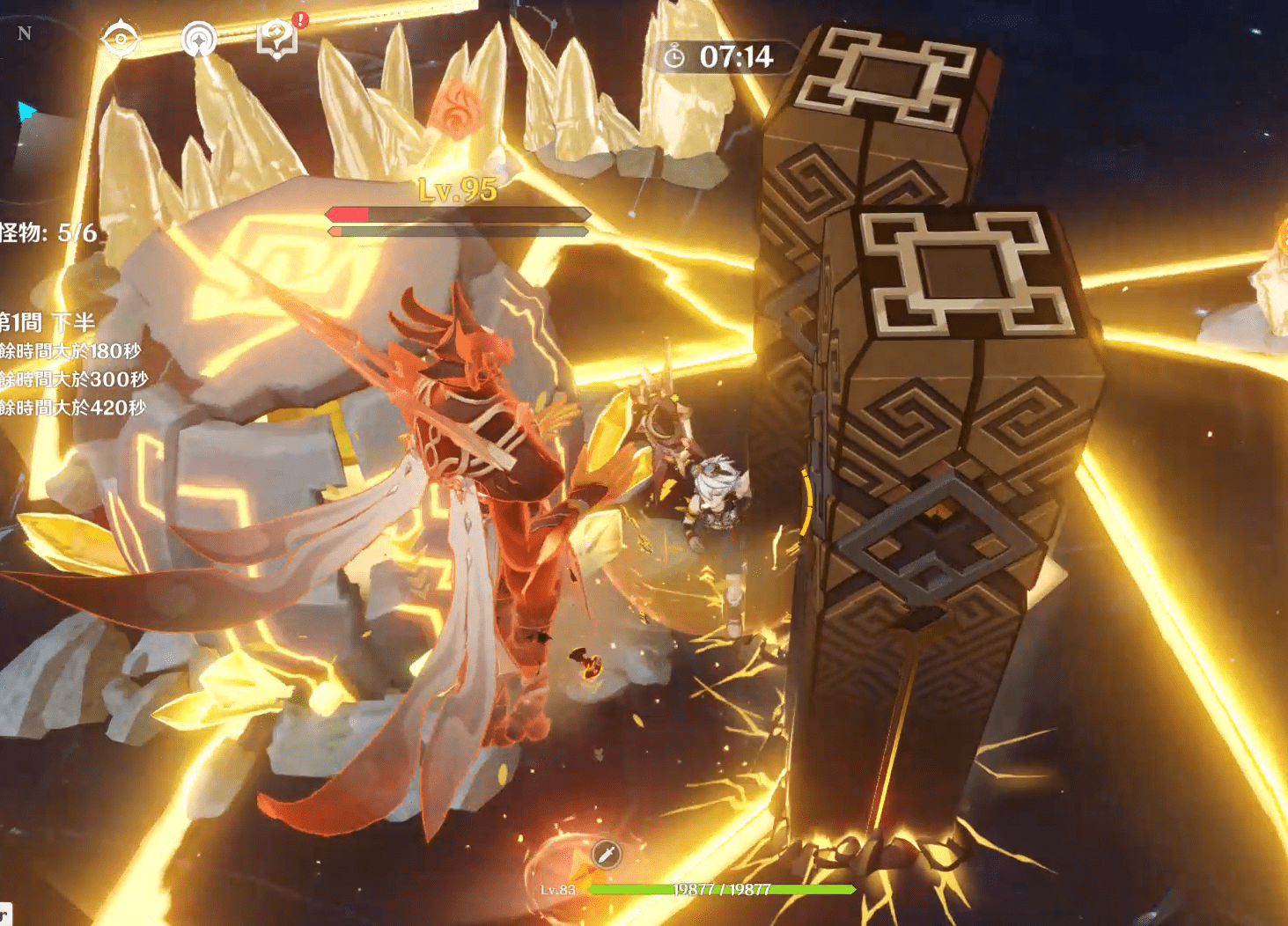Open the question-mark tutorial icon with red alert
1288x926 pixels.
(277, 39)
